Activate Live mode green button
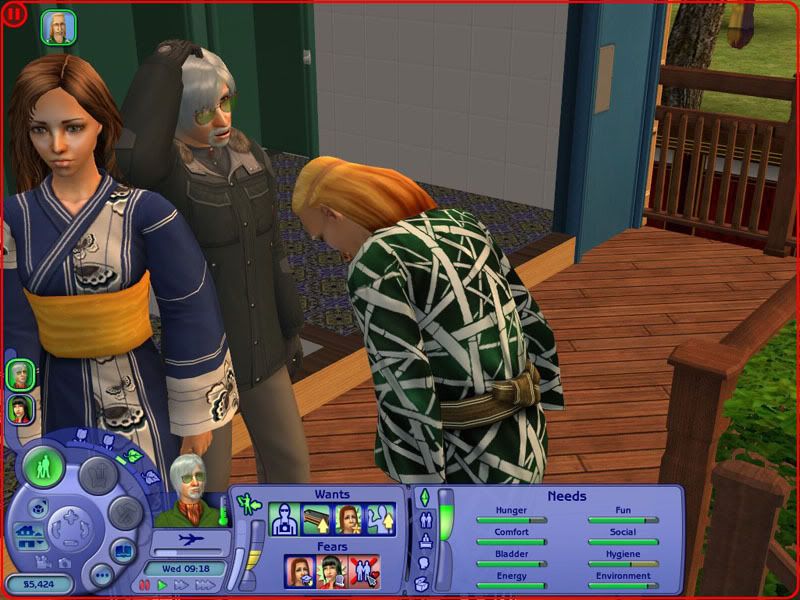 point(44,467)
